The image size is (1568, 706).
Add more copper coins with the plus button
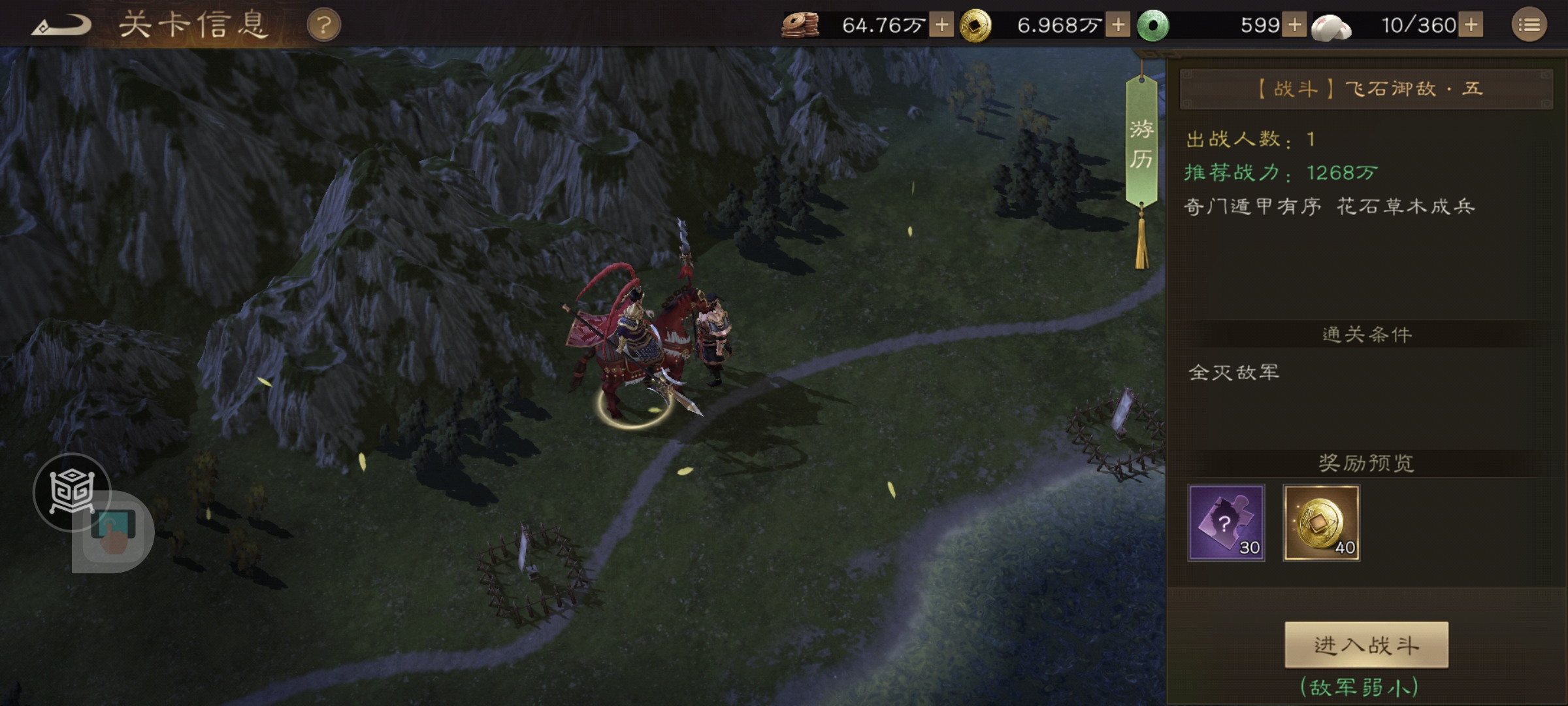pyautogui.click(x=941, y=25)
